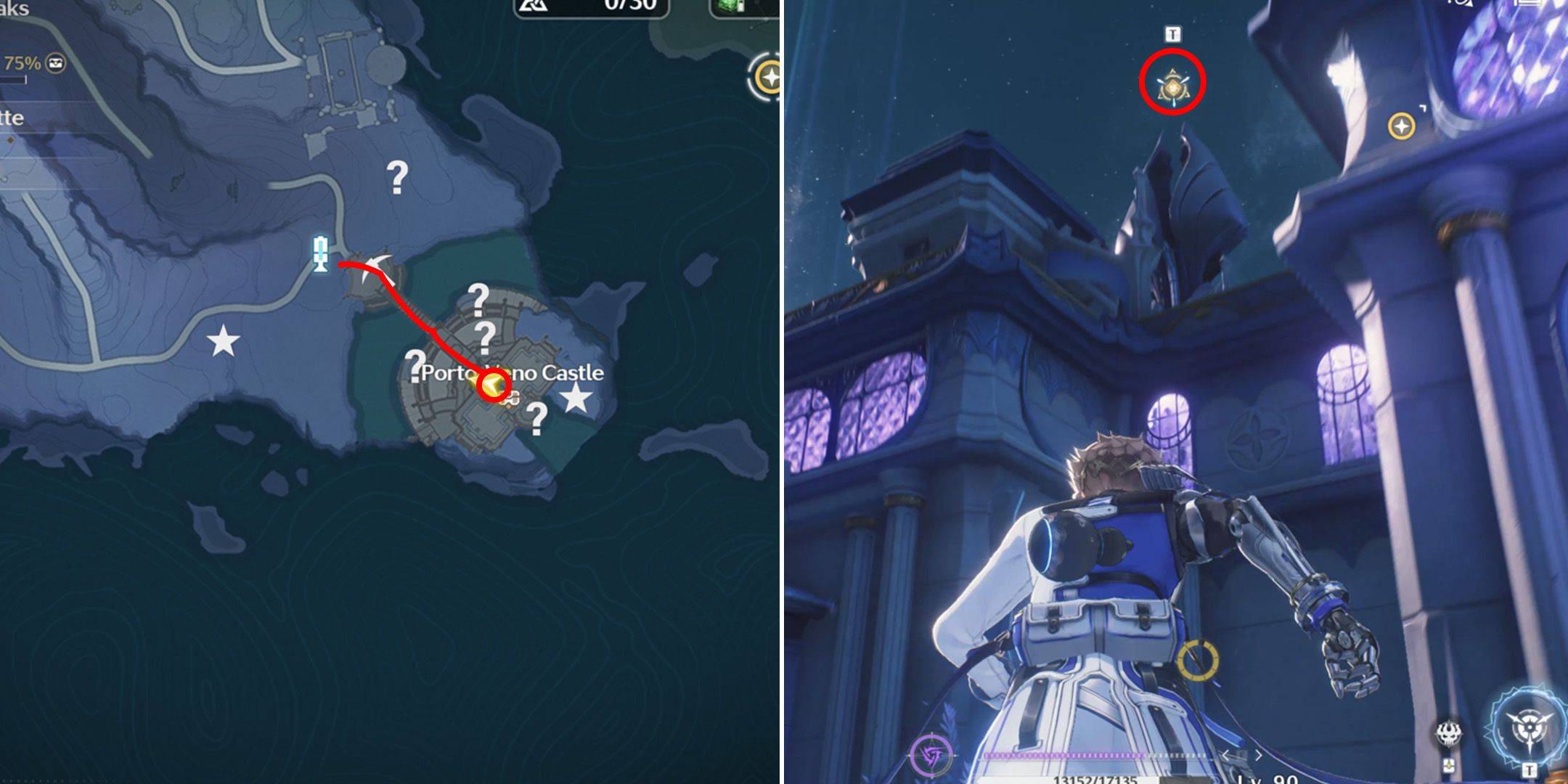Select the gold player arrow on the map

491,385
